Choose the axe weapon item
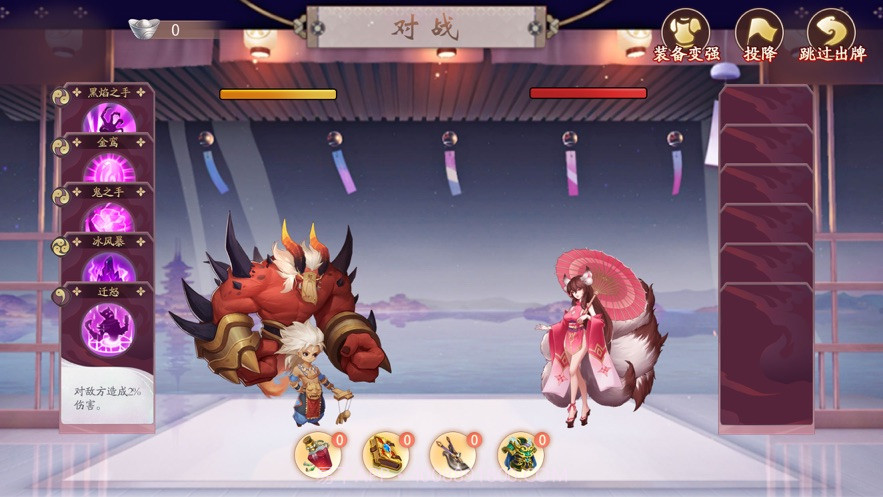 pos(453,454)
